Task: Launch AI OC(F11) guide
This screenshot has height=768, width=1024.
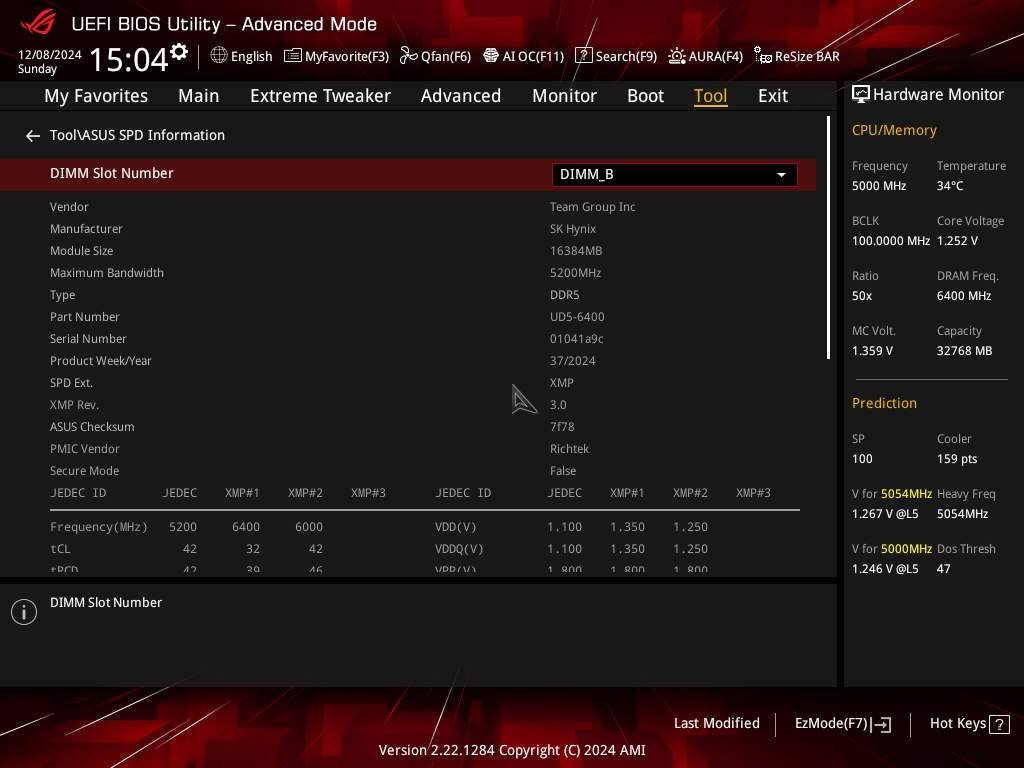Action: point(523,56)
